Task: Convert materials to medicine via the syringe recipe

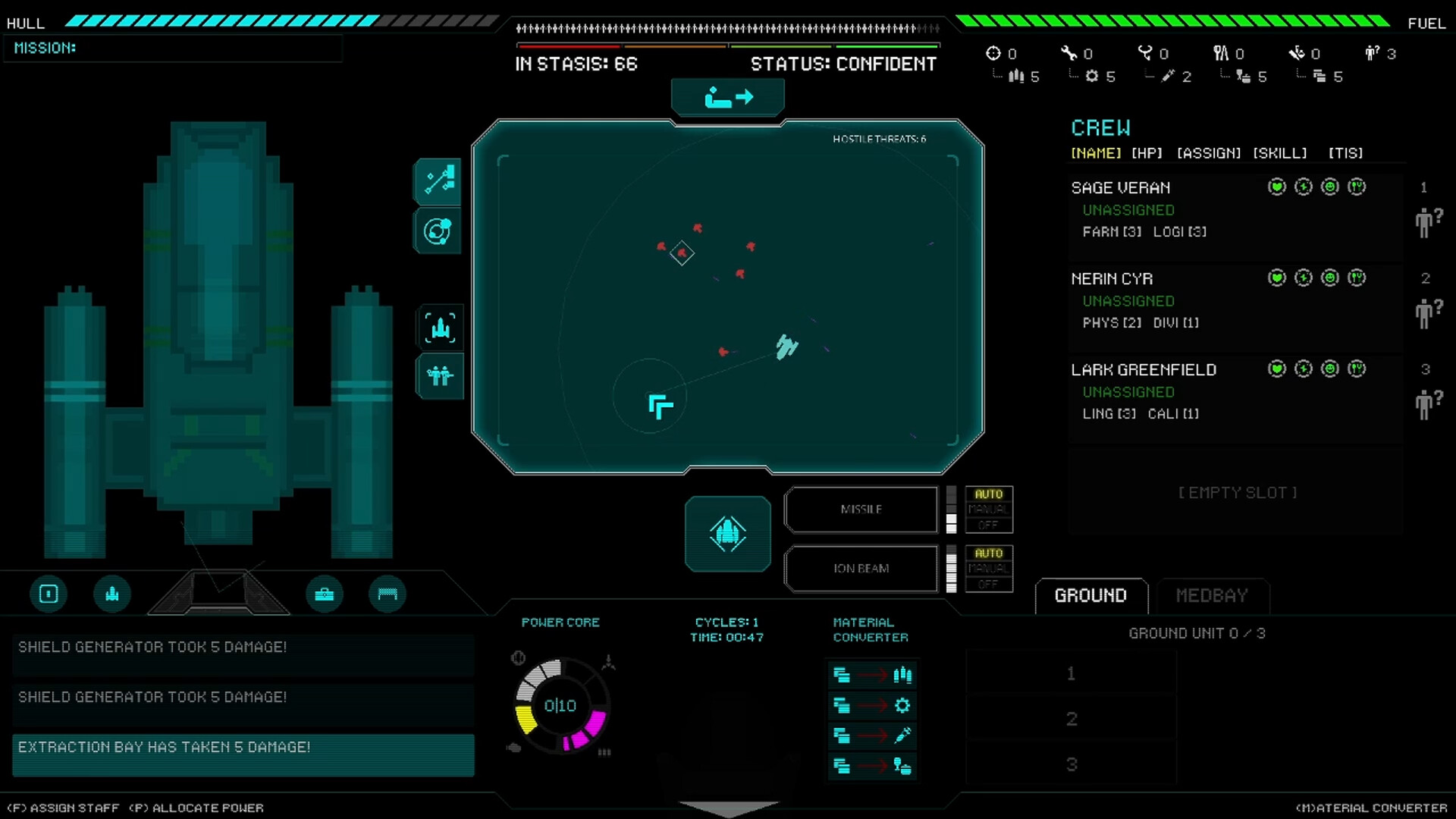Action: point(872,736)
